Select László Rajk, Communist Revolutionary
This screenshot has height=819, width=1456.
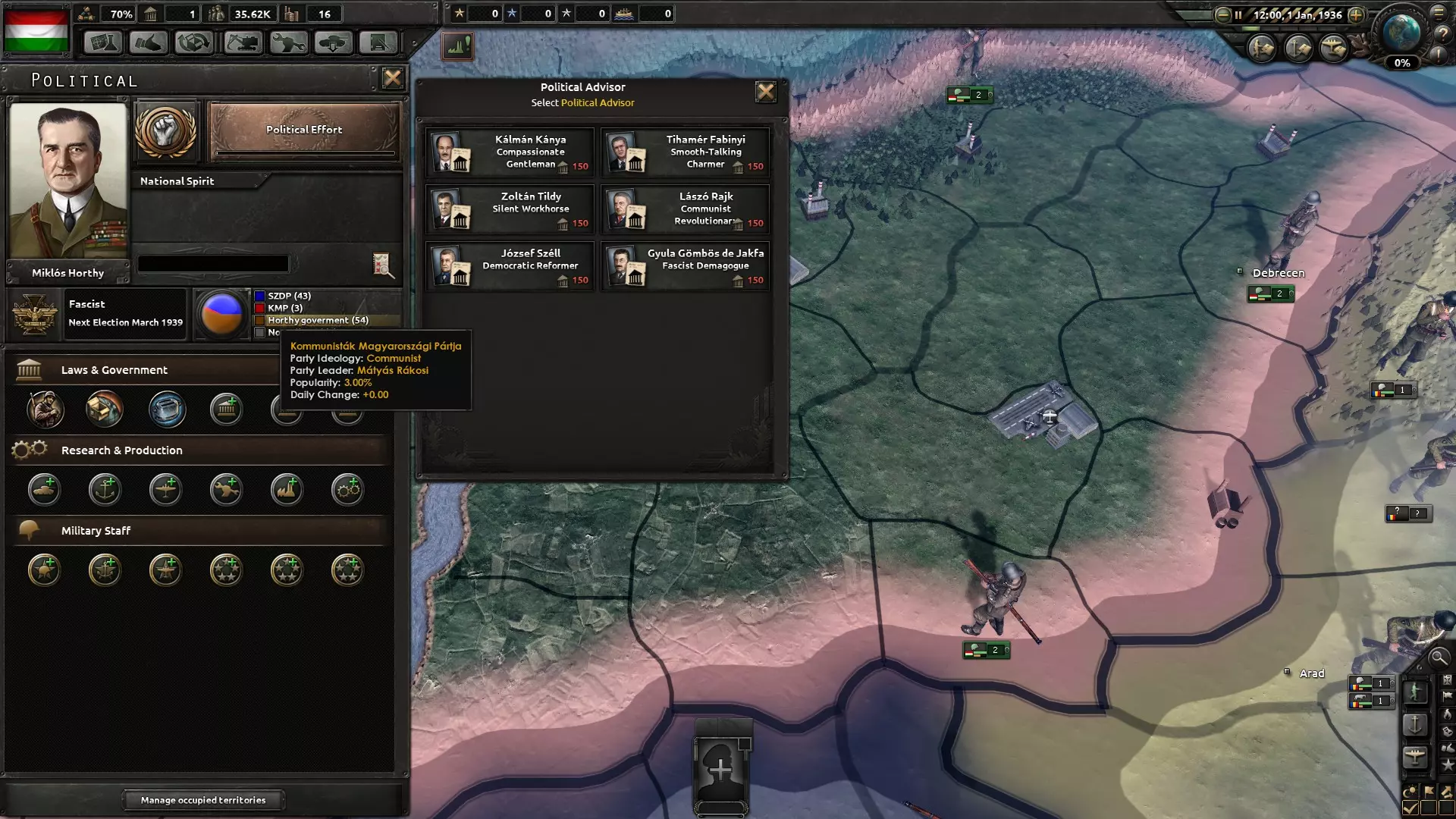pyautogui.click(x=685, y=209)
